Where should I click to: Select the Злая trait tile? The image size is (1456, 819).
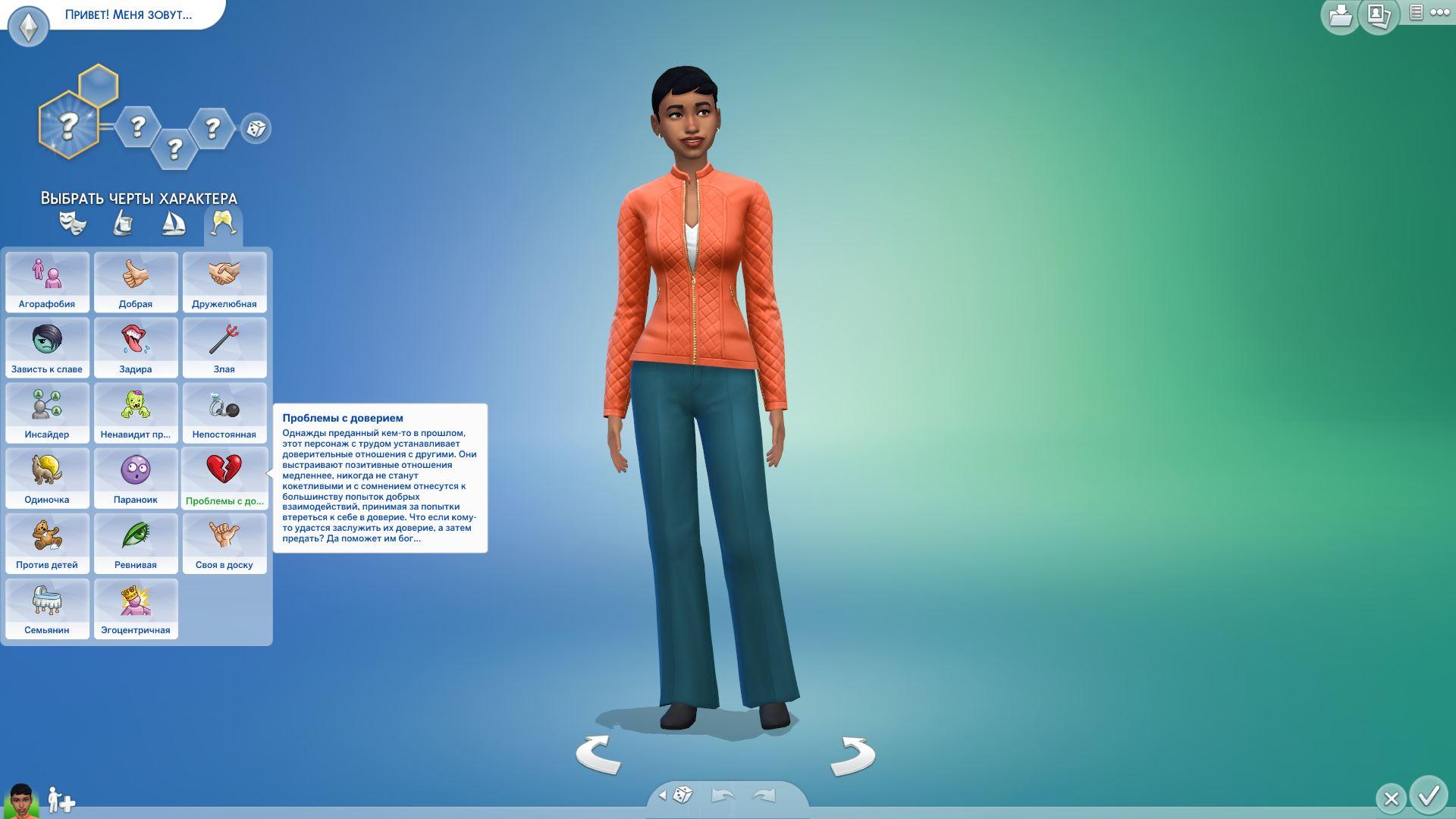pos(224,347)
